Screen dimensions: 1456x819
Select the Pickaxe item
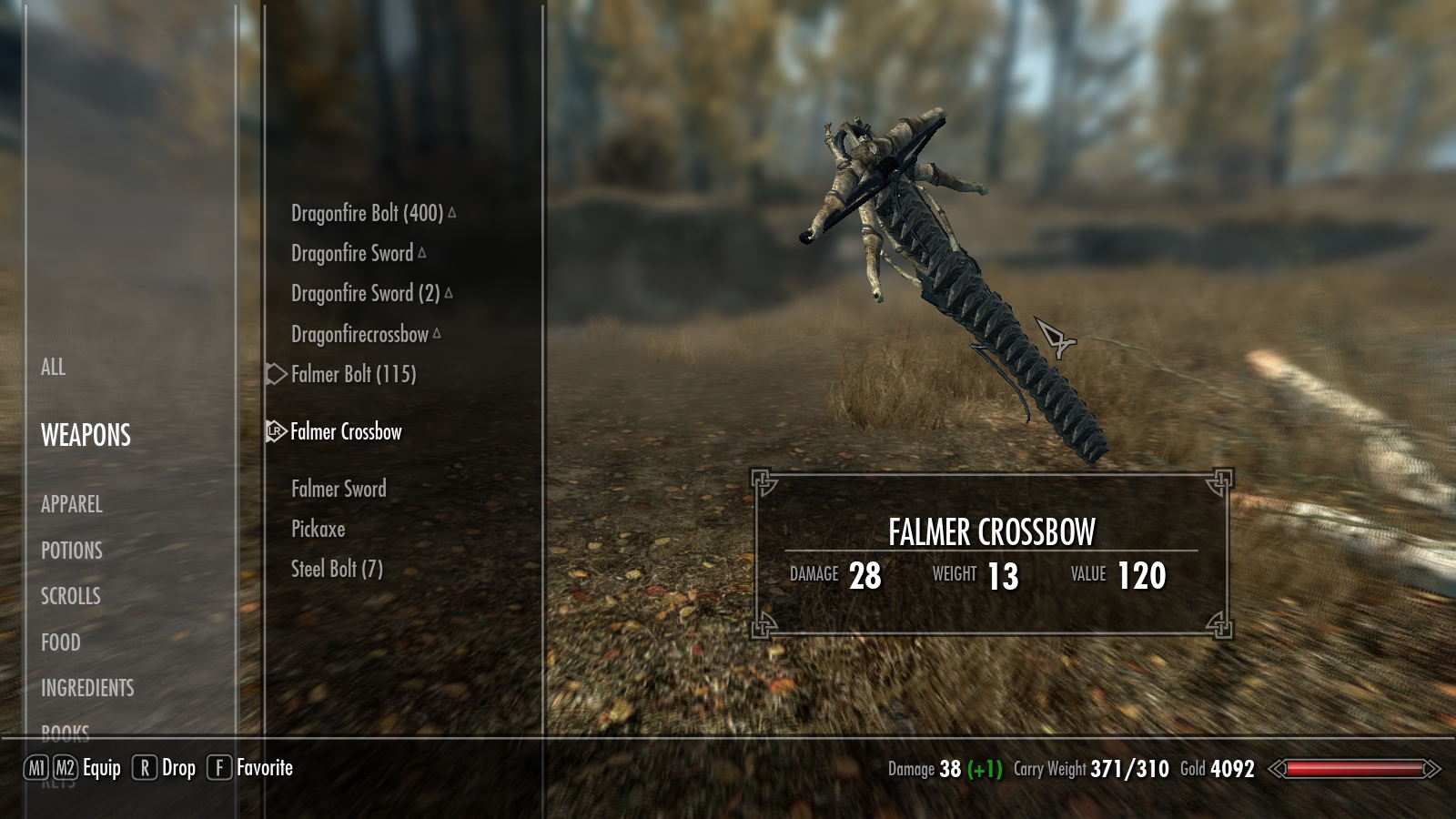tap(318, 530)
